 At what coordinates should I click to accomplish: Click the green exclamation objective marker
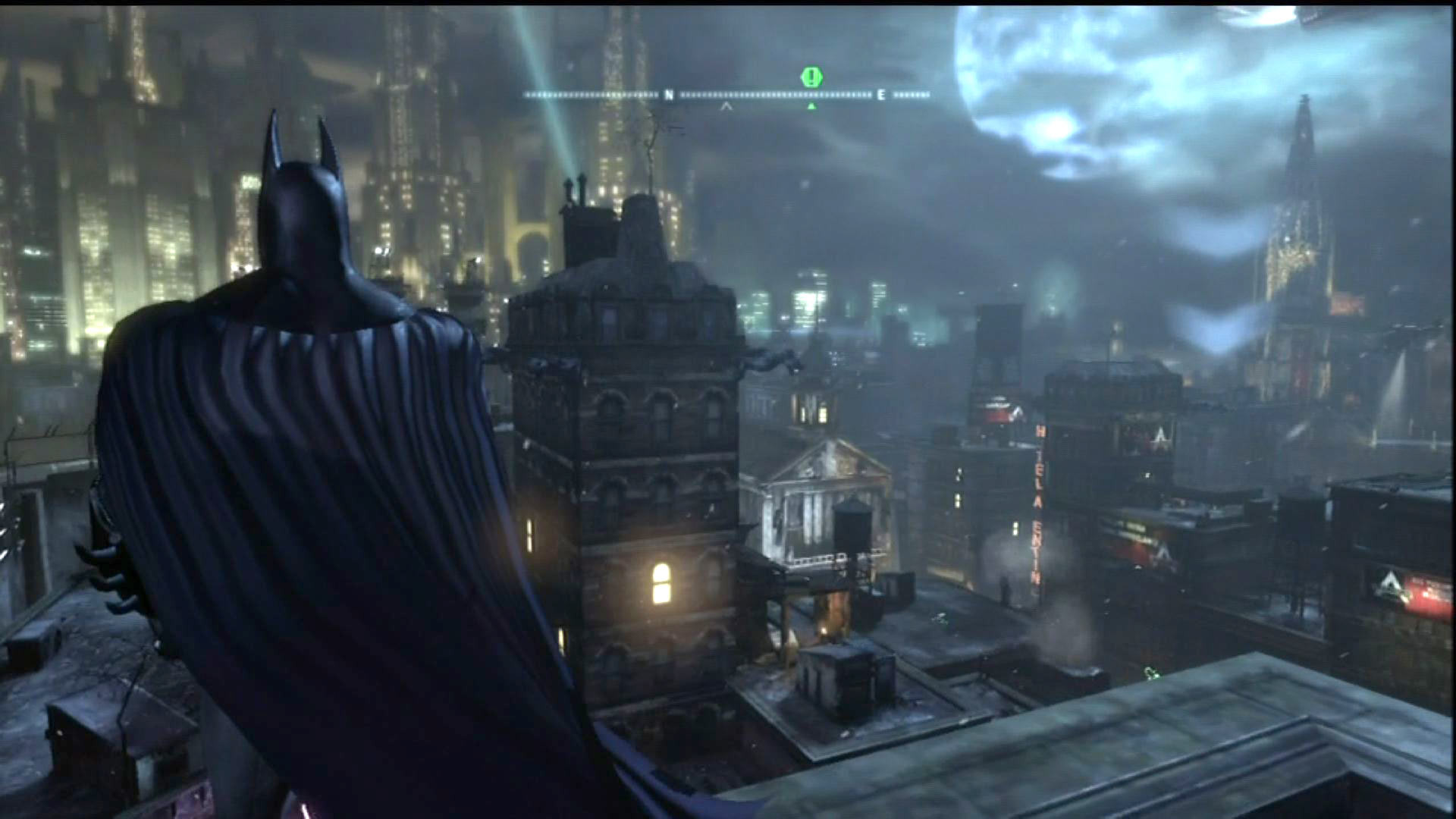[811, 77]
